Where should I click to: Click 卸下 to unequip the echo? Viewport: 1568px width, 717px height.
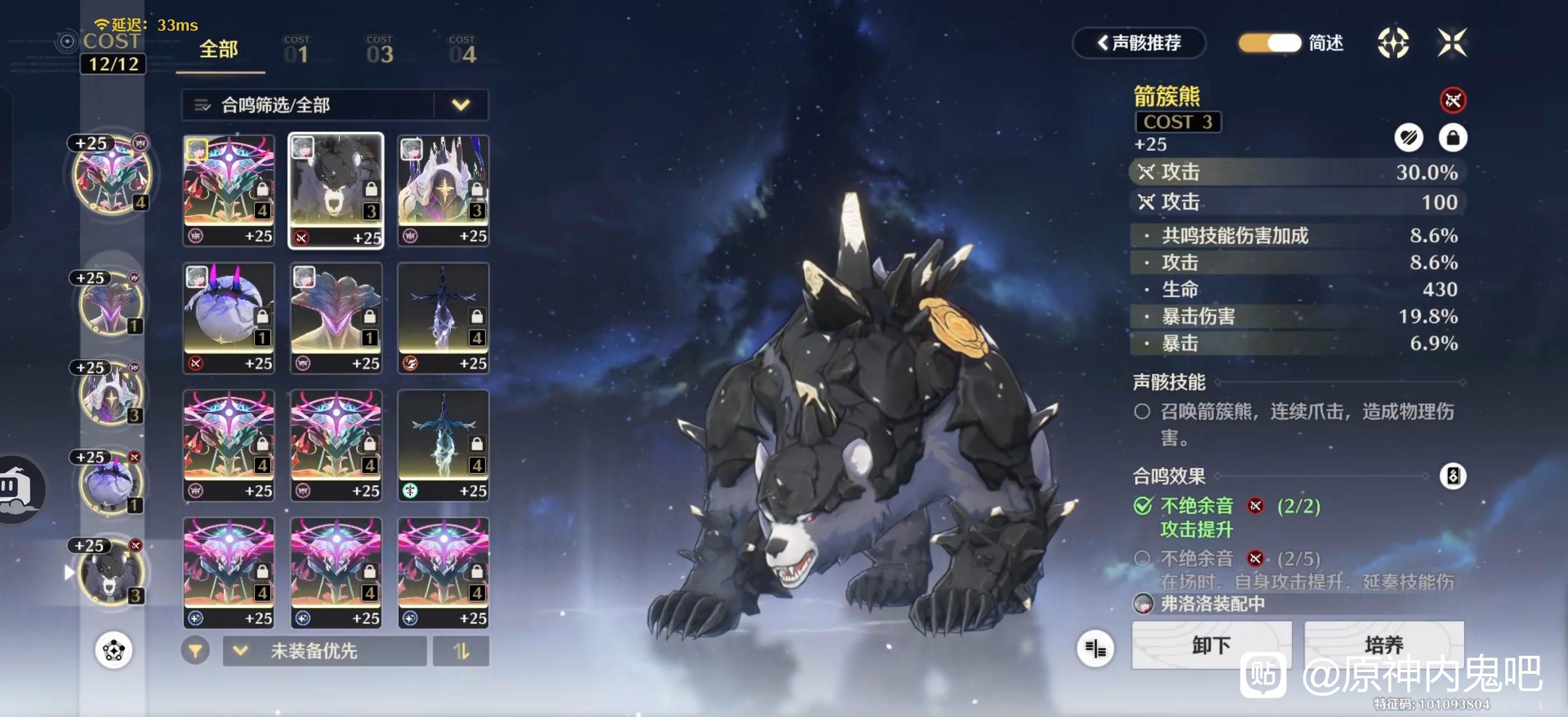pos(1211,645)
